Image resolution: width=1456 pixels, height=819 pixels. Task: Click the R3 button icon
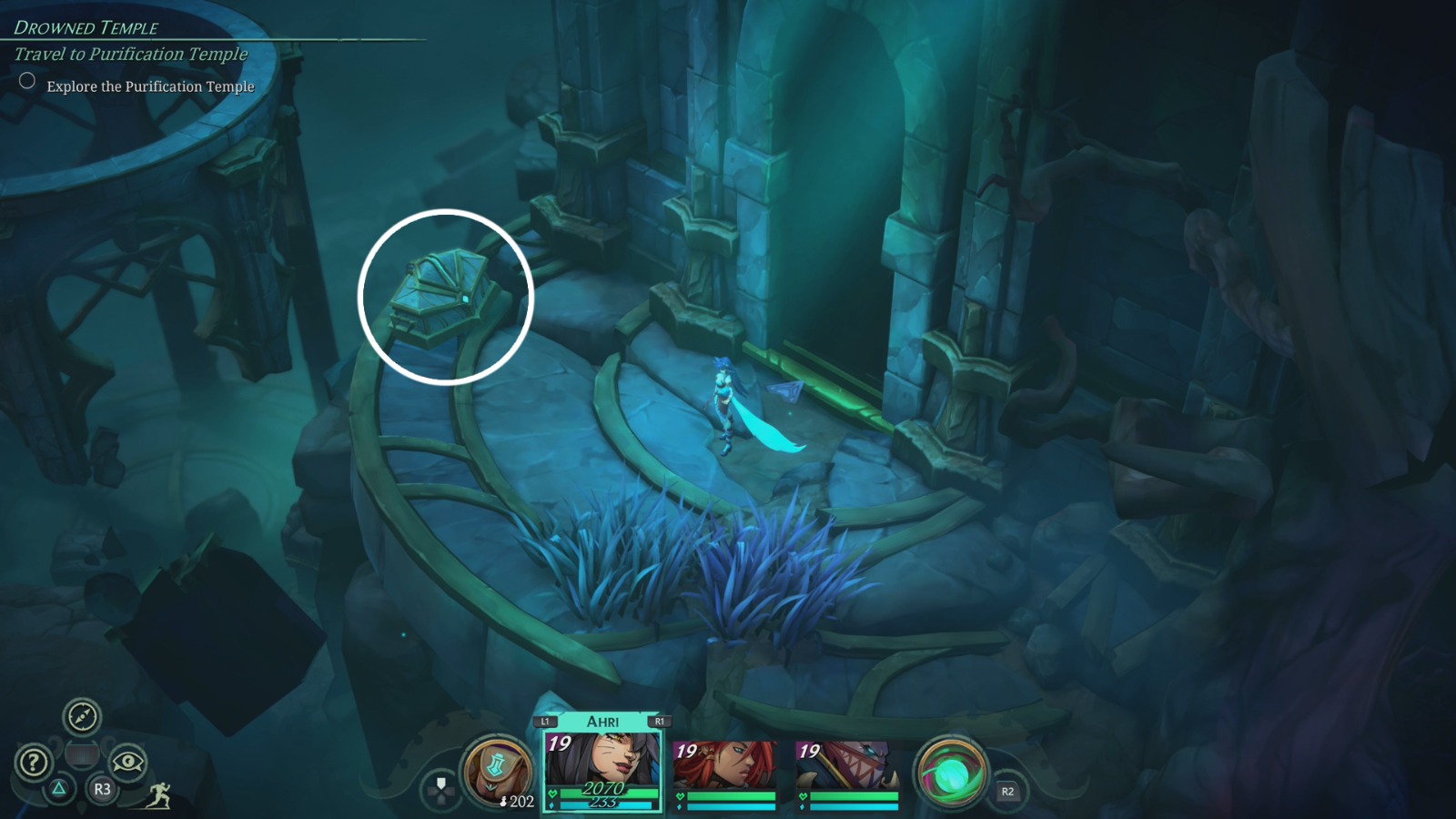pos(102,791)
